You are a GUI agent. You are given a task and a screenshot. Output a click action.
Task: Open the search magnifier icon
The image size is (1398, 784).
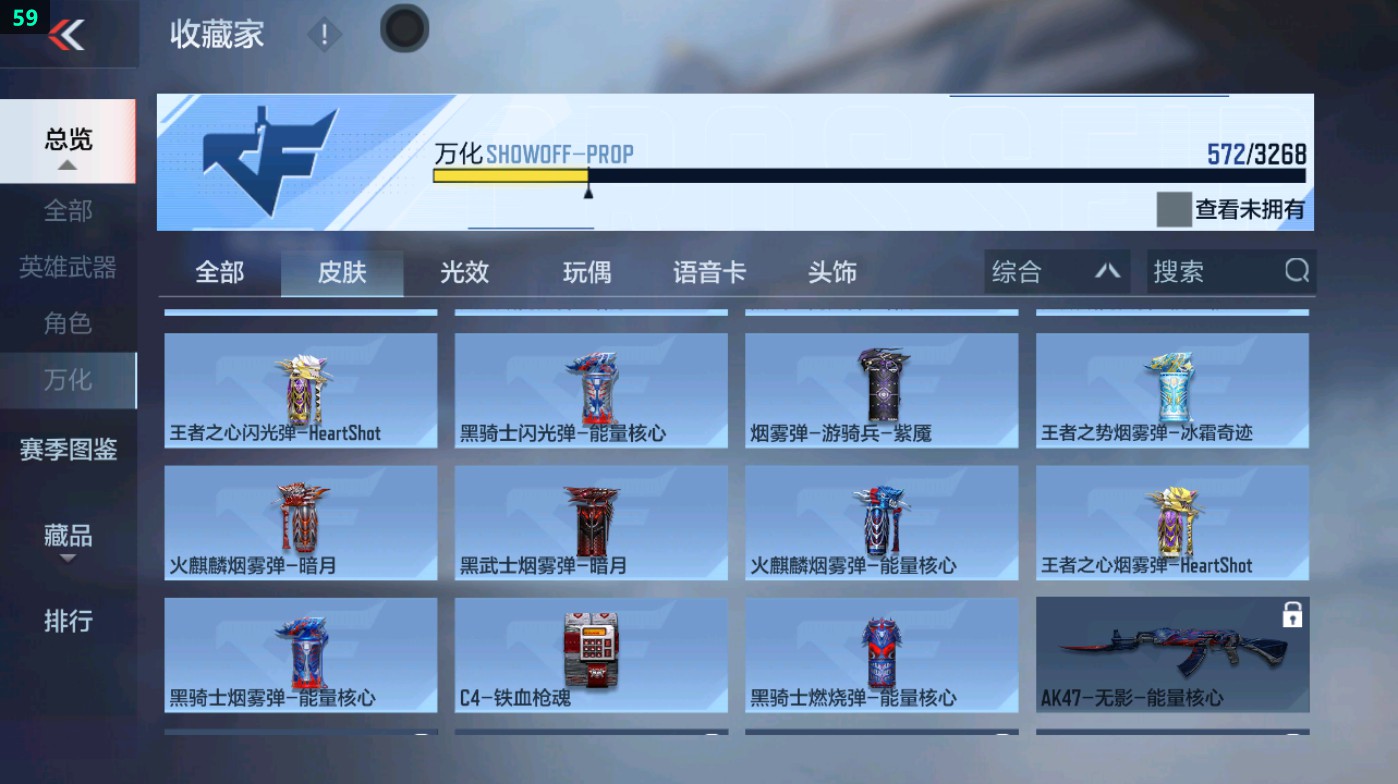pos(1297,271)
